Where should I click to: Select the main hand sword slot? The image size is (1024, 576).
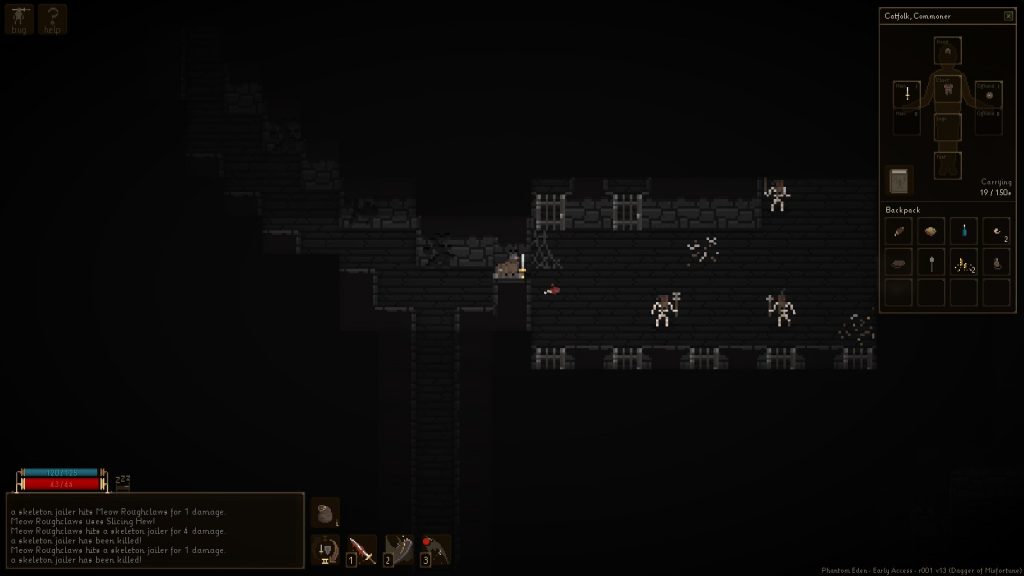click(x=907, y=93)
